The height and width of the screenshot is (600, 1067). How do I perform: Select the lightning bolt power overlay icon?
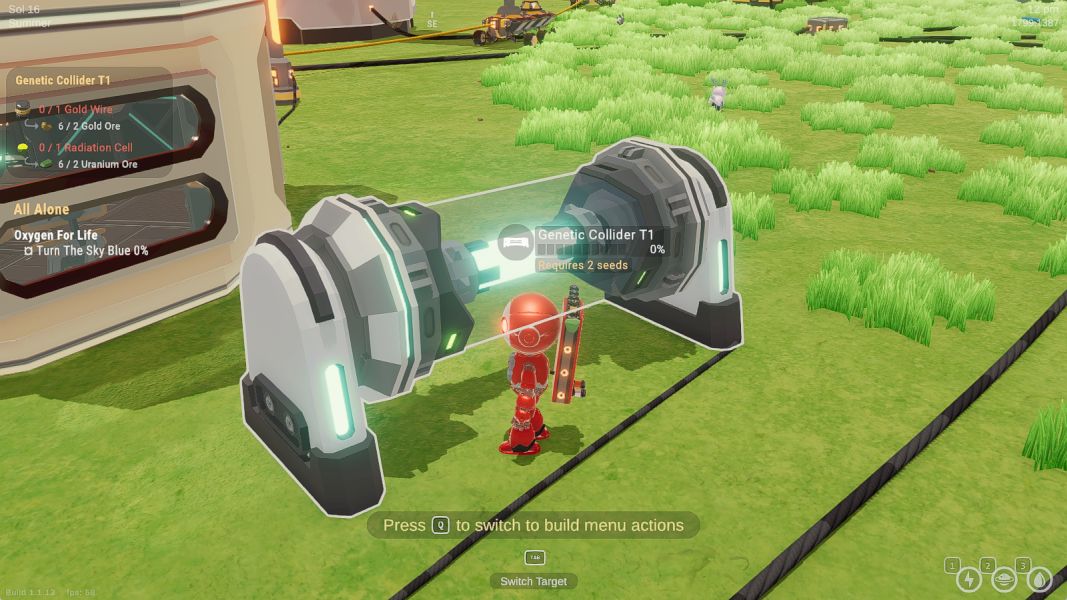pyautogui.click(x=968, y=579)
